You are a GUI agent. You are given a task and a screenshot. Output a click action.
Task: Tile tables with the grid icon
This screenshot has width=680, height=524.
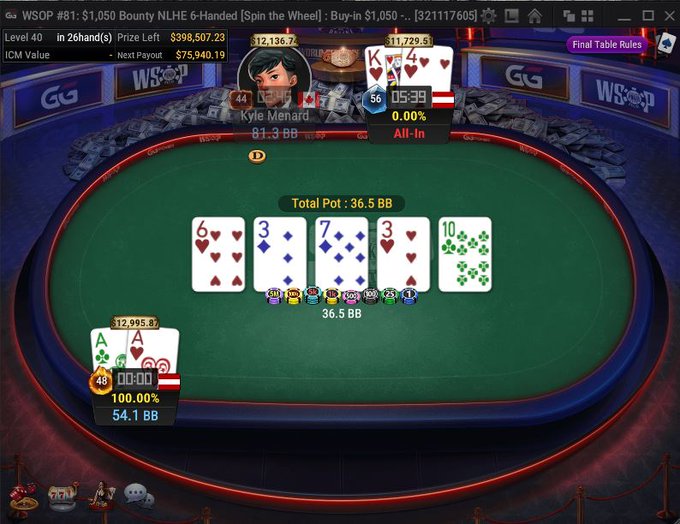588,15
